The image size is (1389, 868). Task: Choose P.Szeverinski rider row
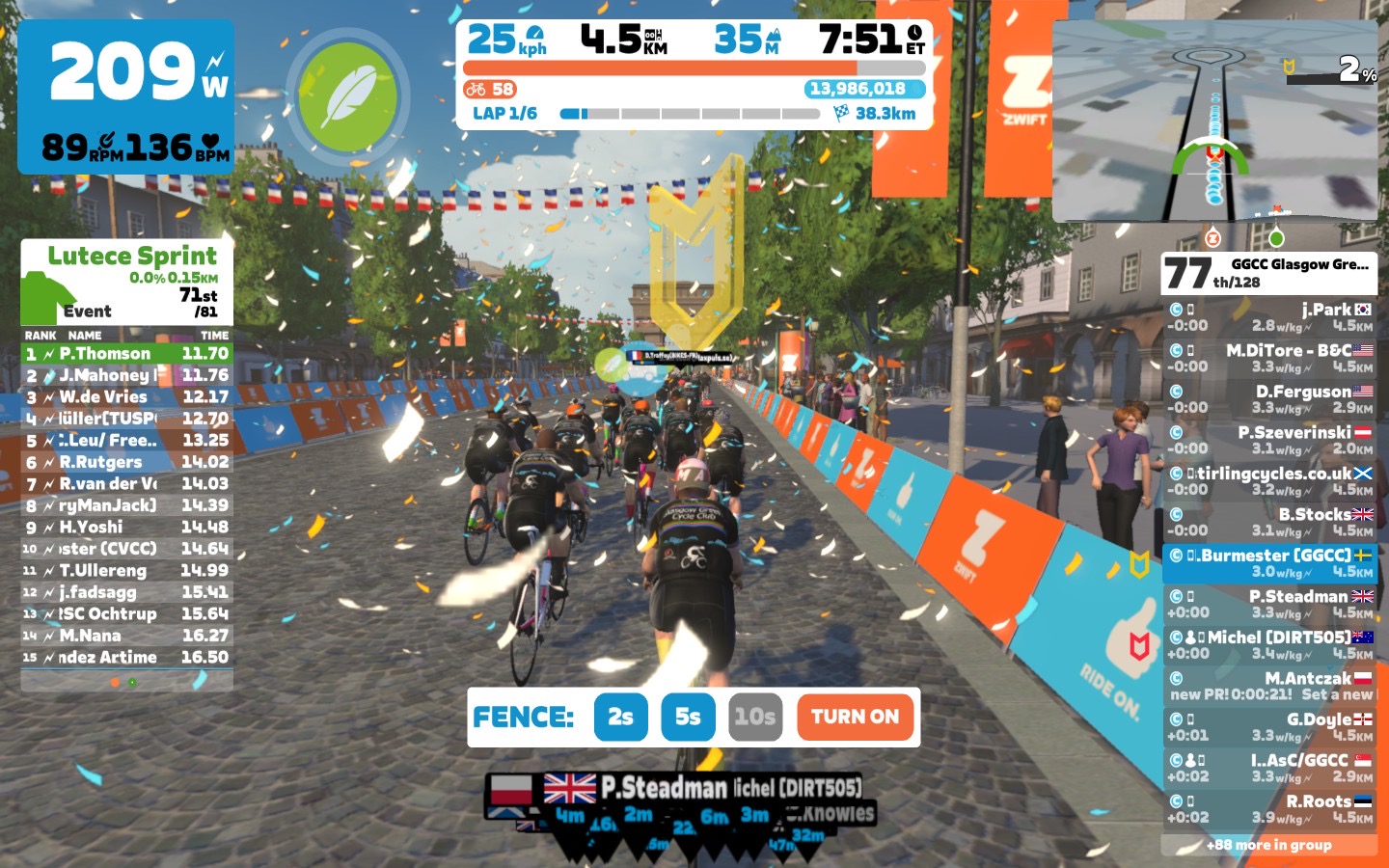pos(1269,440)
